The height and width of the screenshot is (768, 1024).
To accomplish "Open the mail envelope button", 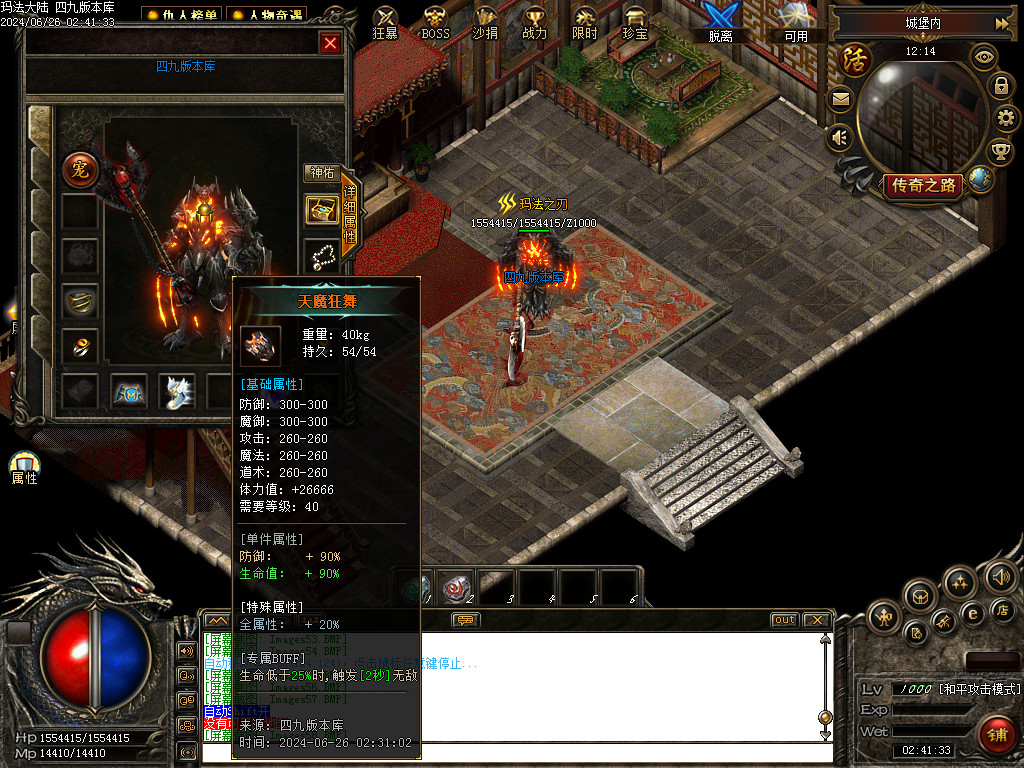I will (840, 99).
